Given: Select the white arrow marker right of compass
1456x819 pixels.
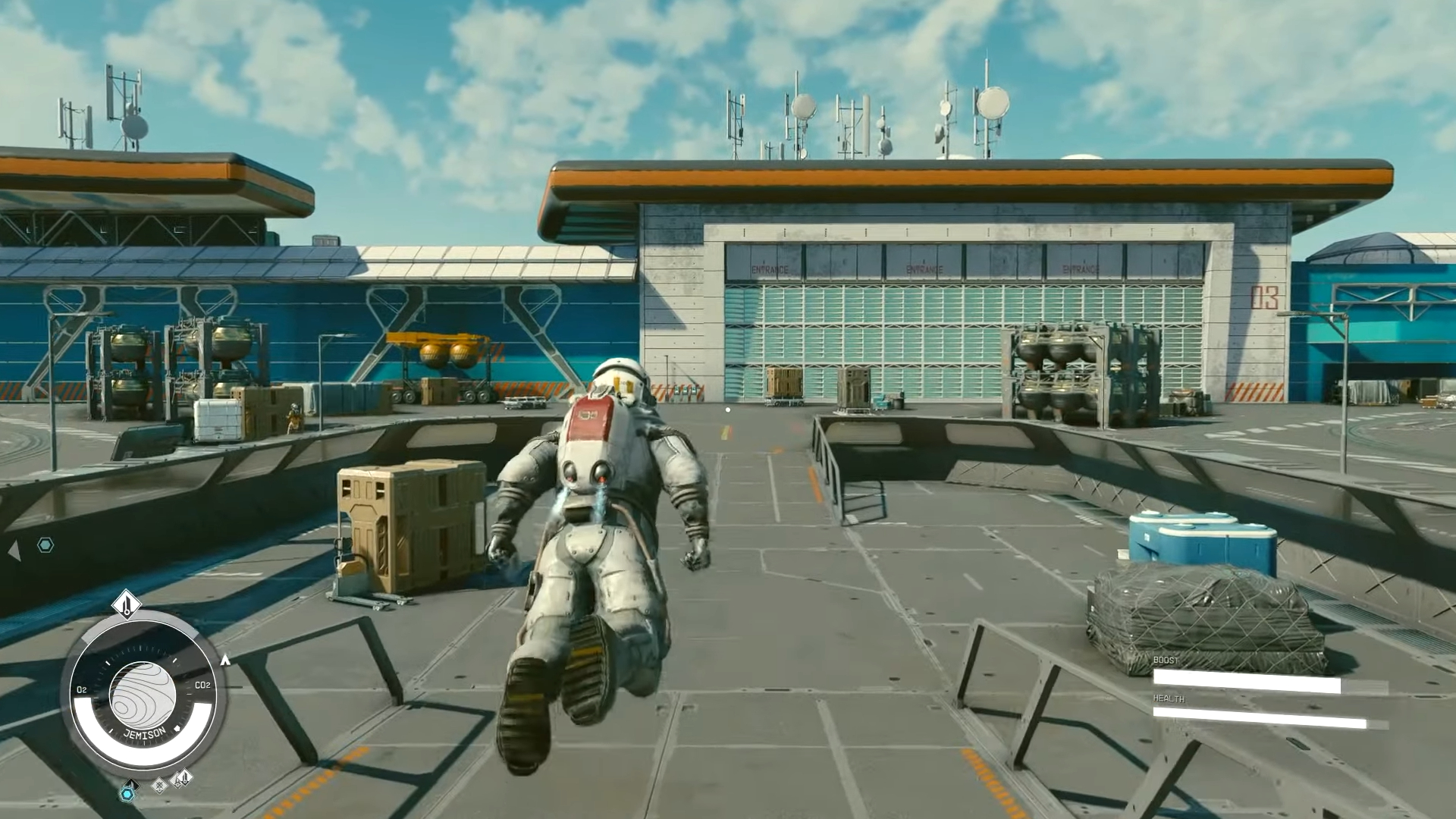Looking at the screenshot, I should (225, 661).
